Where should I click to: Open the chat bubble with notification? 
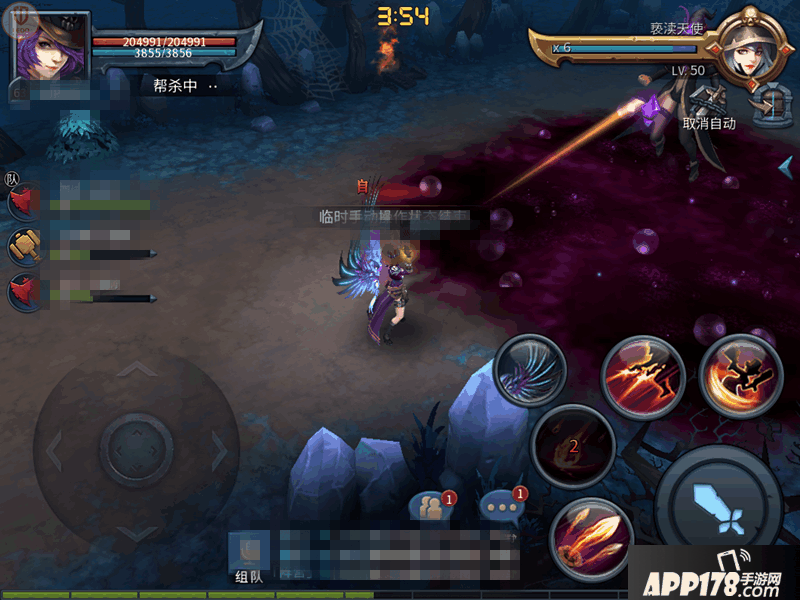501,506
